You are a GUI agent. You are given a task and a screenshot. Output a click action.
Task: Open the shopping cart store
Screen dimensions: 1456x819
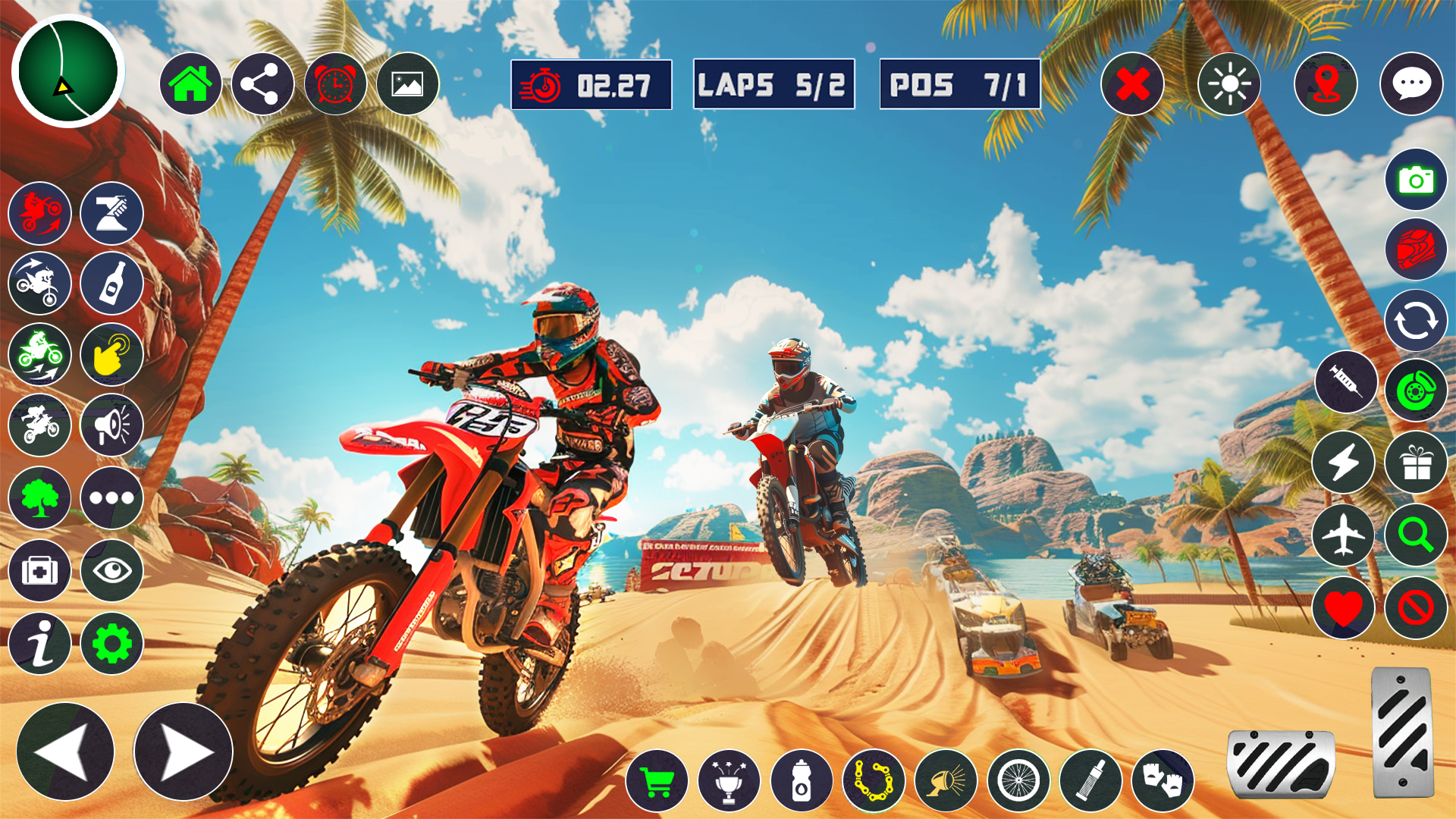(x=657, y=781)
